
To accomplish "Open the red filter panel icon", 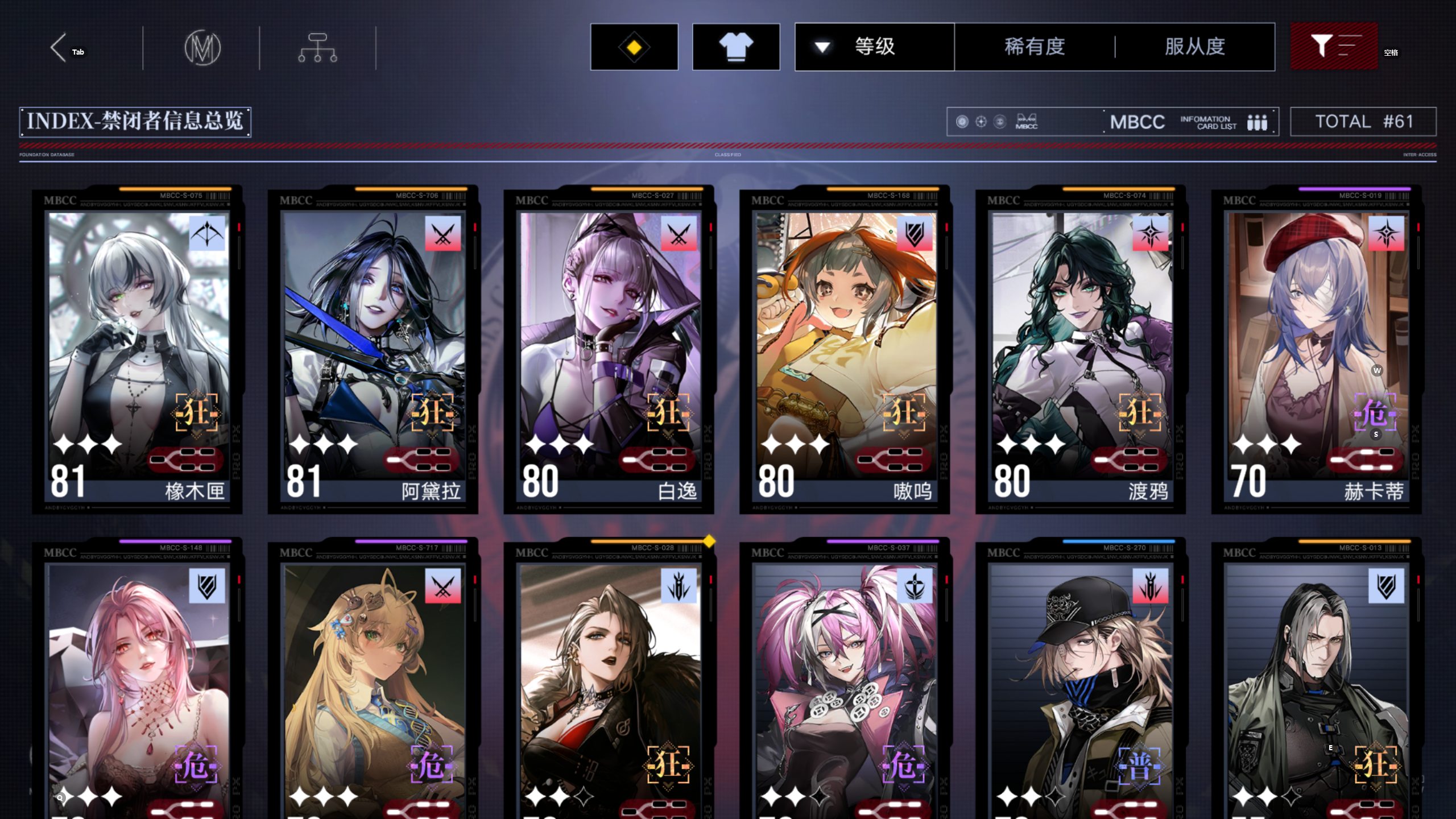I will coord(1334,47).
